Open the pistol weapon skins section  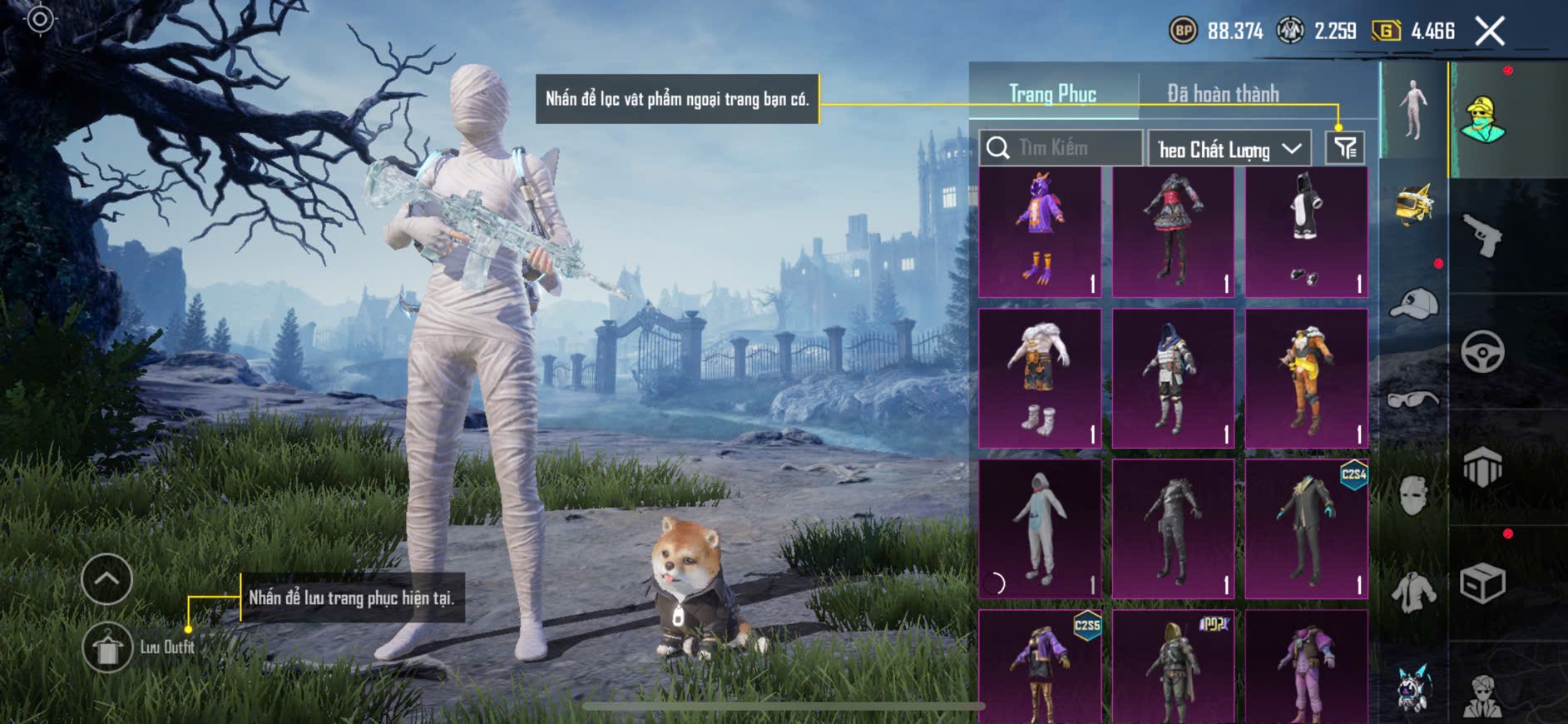click(1482, 236)
